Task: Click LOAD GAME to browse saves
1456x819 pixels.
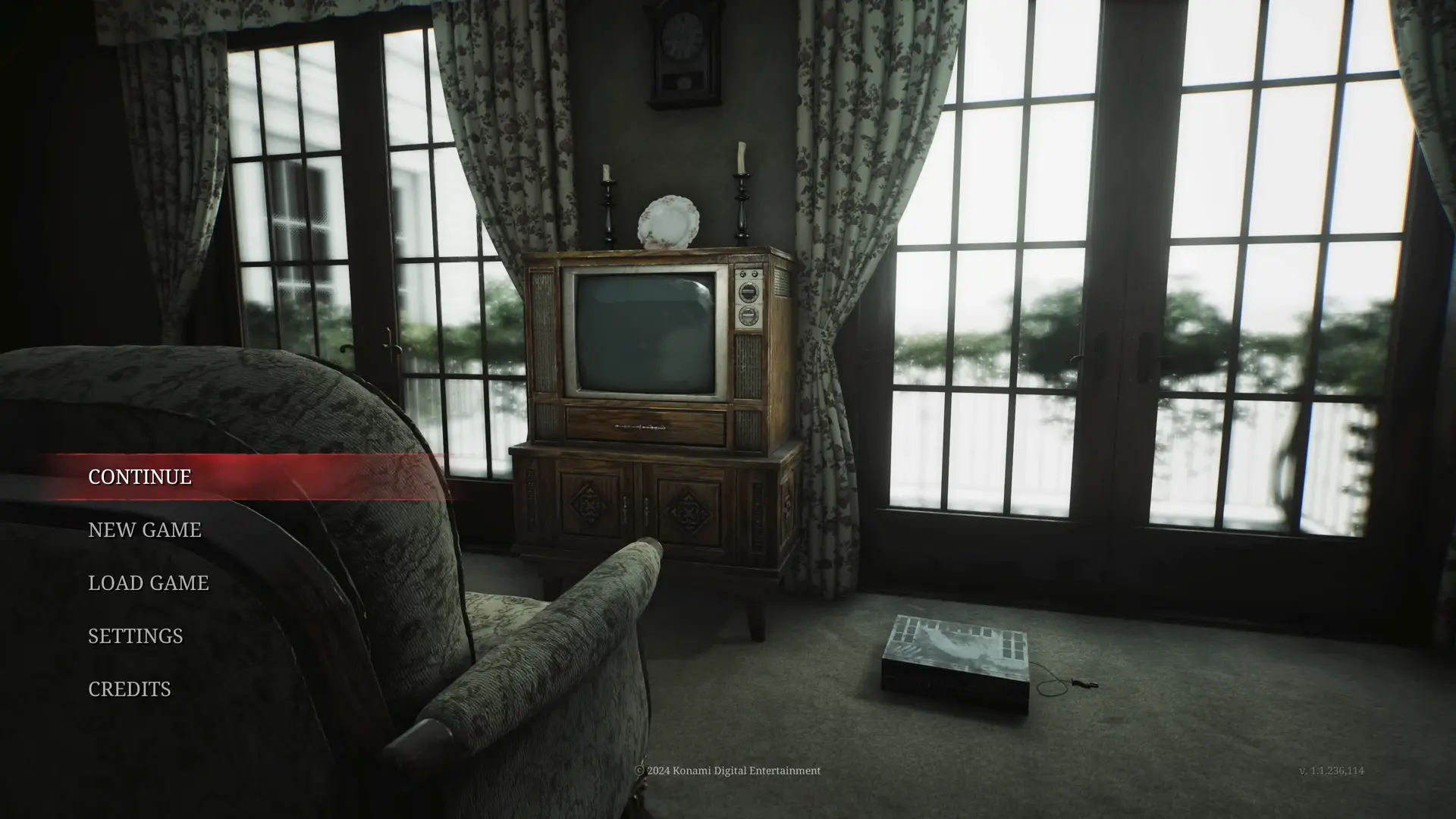Action: 149,583
